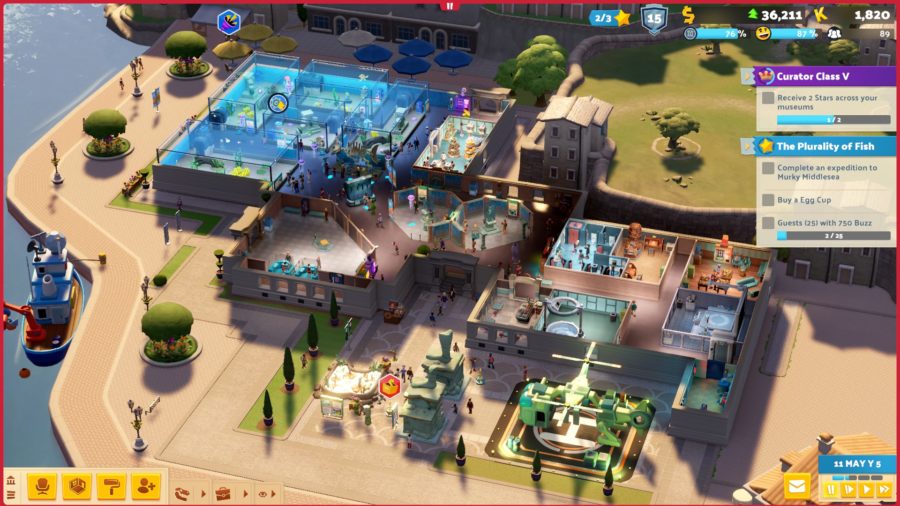Screen dimensions: 900x506
Task: Pause the game speed
Action: pos(830,490)
